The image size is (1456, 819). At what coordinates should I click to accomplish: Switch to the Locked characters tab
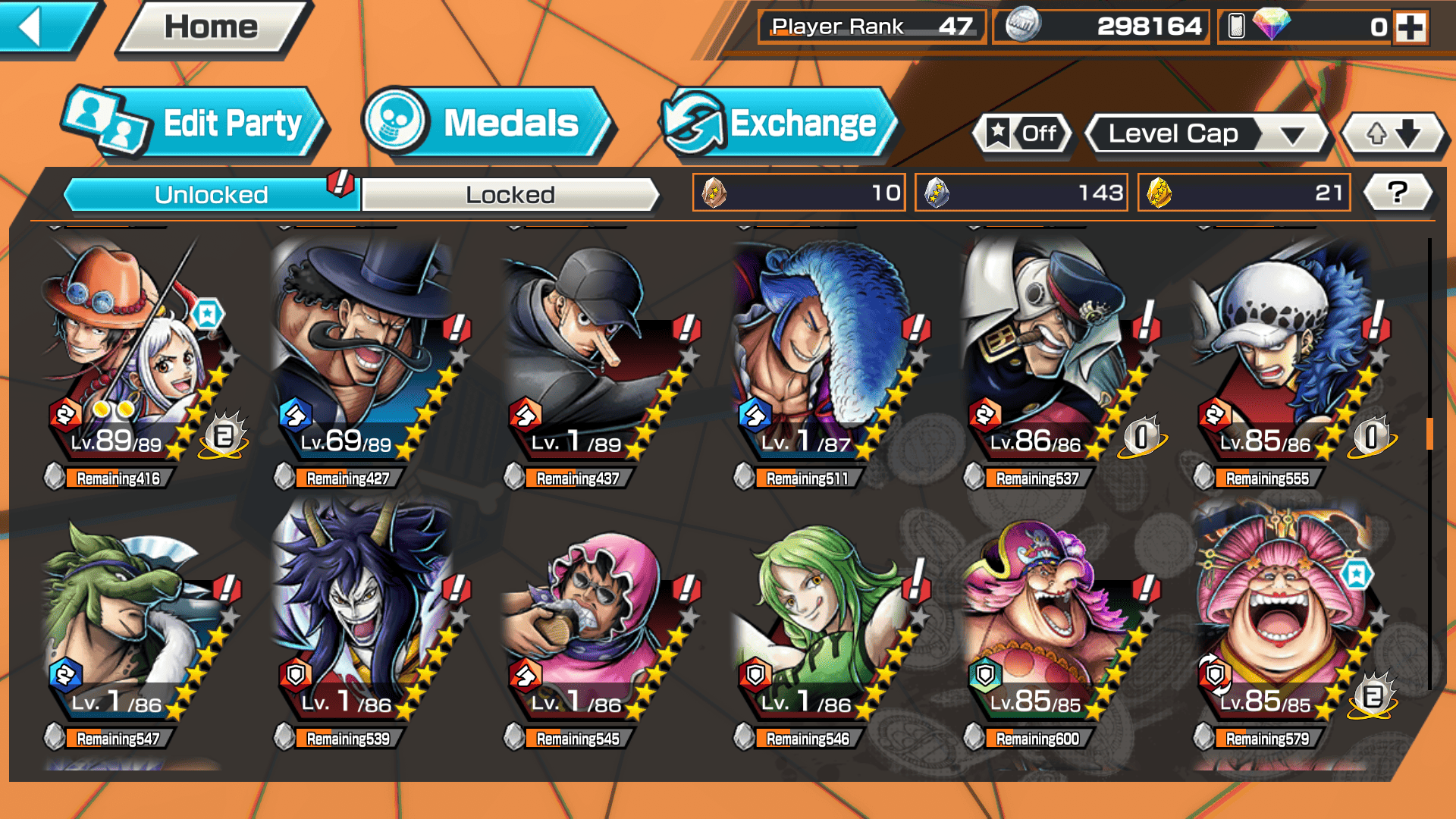click(x=510, y=195)
